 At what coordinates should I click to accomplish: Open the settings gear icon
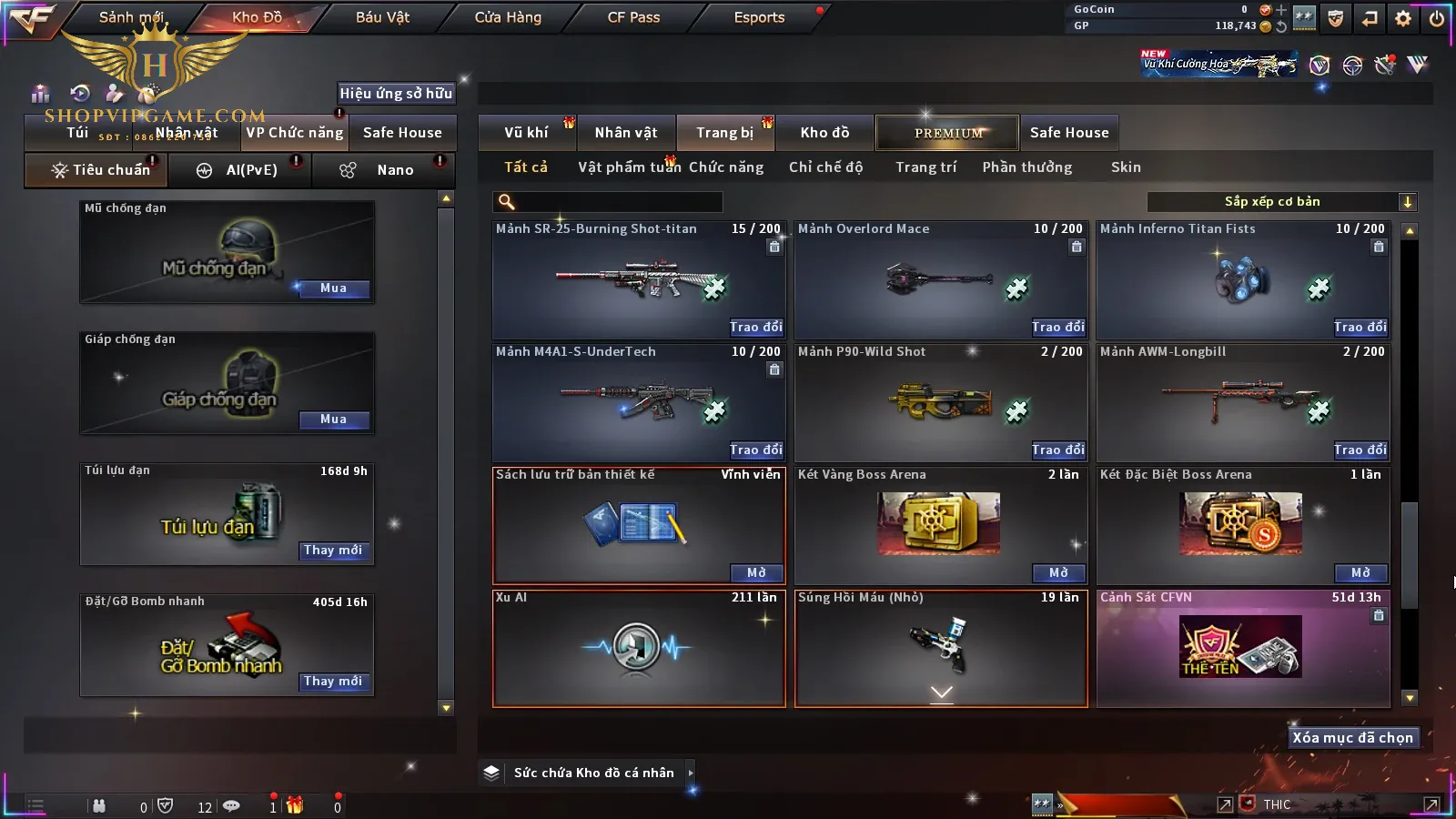(1403, 17)
